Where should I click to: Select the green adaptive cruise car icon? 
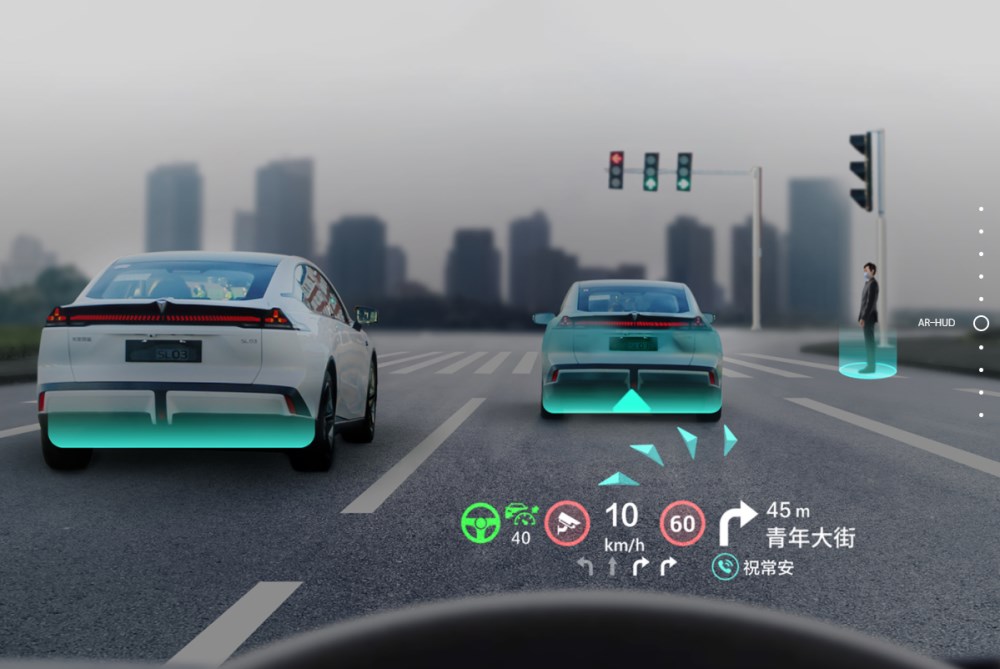click(521, 515)
